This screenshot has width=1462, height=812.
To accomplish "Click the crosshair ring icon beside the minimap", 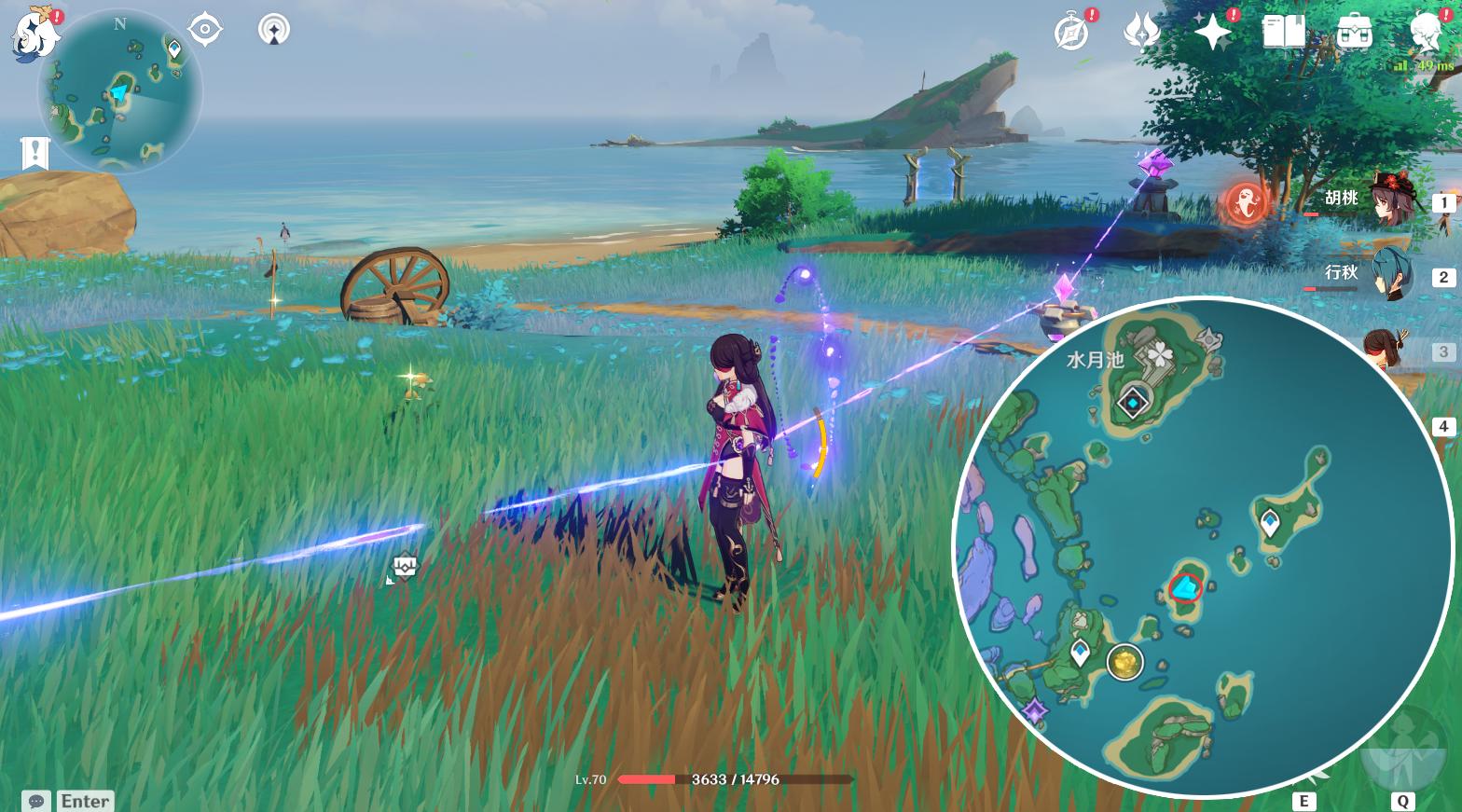I will (204, 30).
